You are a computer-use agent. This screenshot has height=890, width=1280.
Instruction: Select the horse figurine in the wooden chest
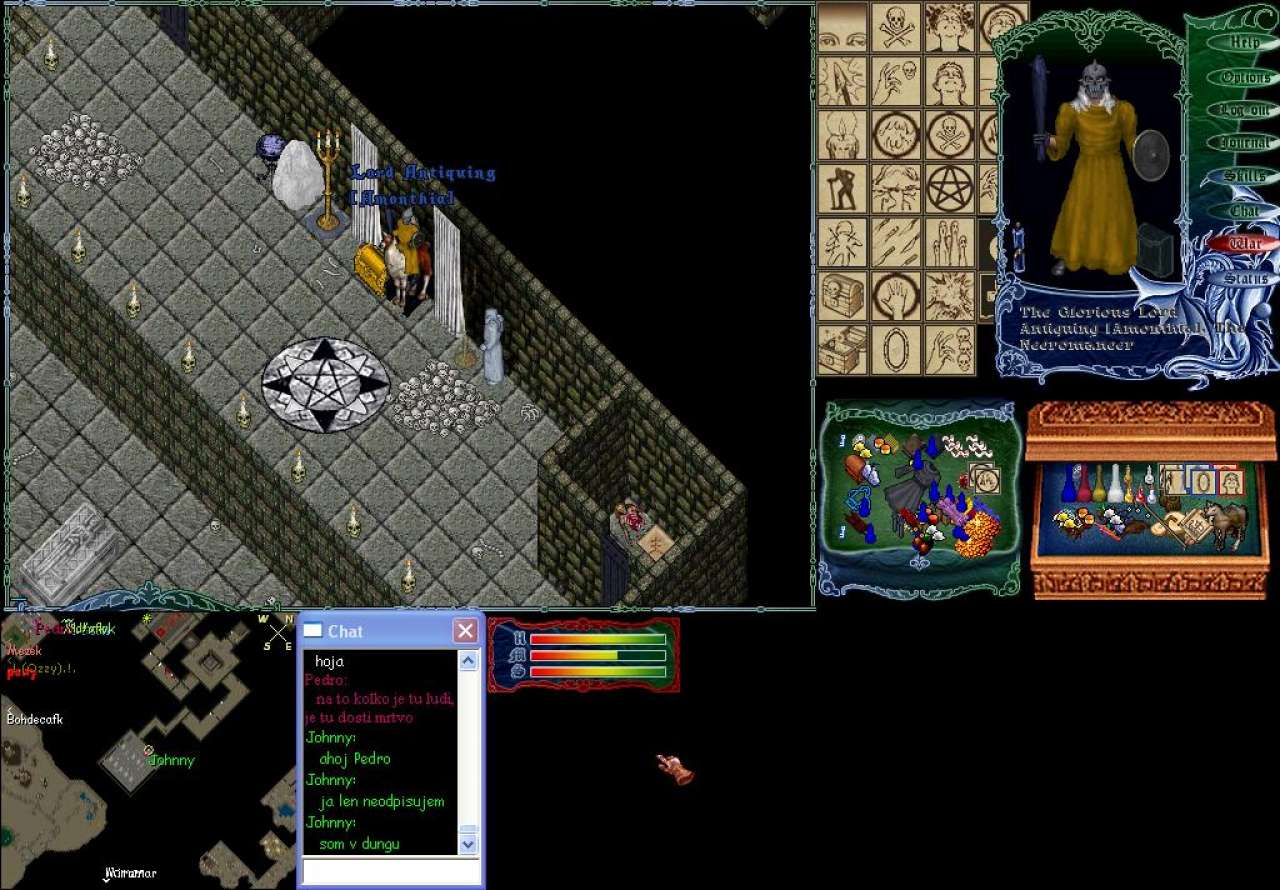pos(1225,522)
